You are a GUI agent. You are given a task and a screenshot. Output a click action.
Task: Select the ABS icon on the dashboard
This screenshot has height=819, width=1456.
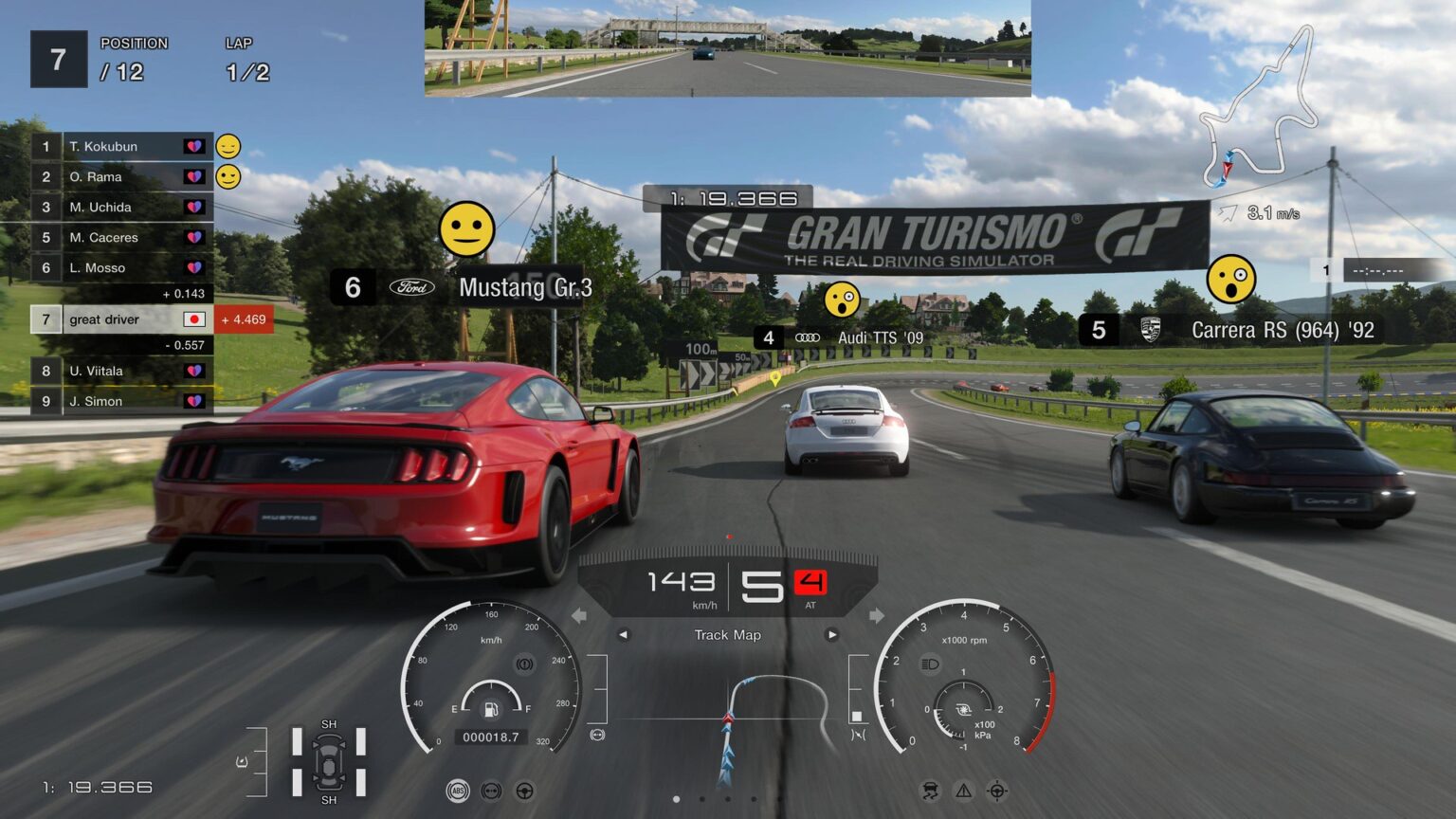point(458,791)
